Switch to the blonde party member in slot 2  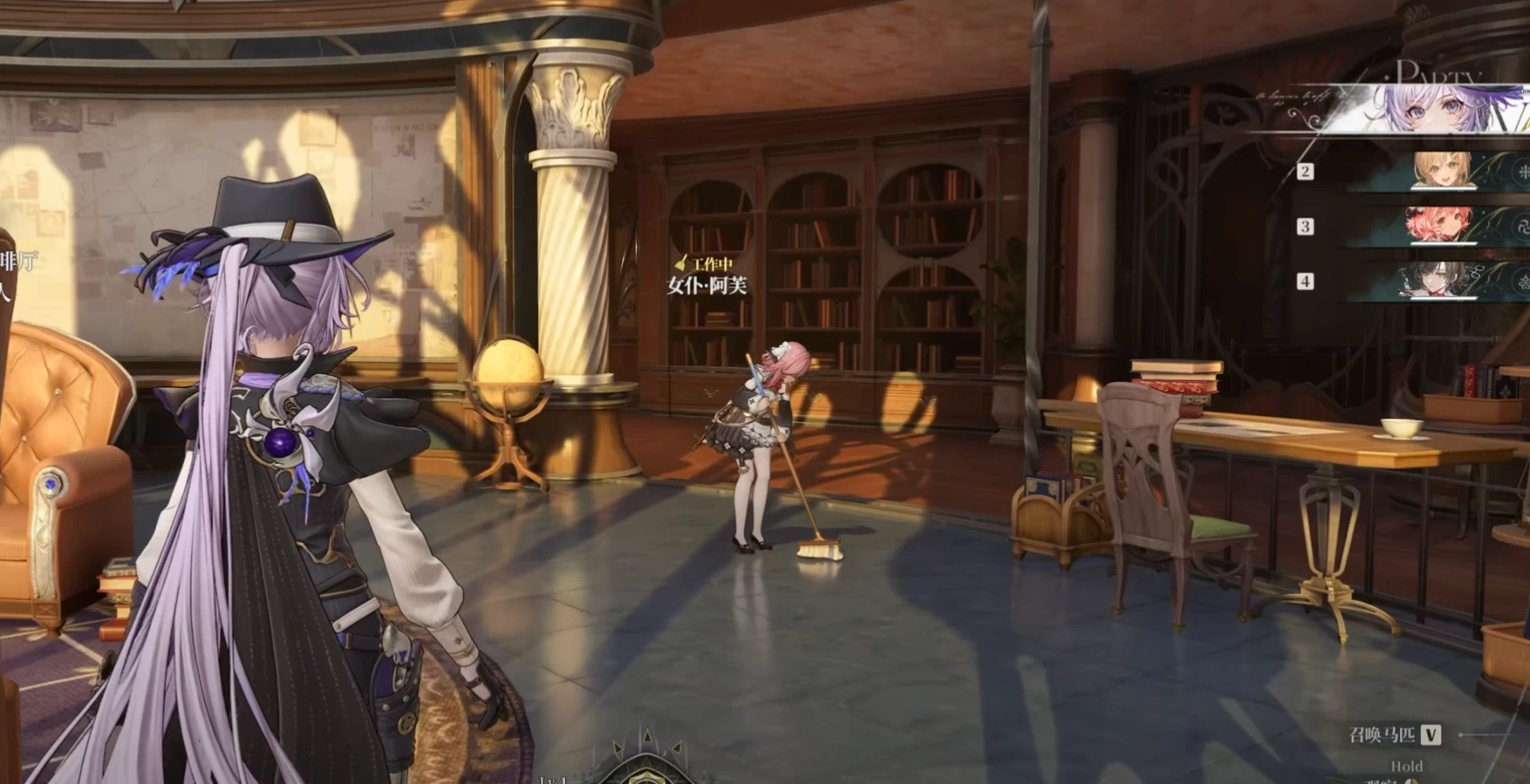1442,171
